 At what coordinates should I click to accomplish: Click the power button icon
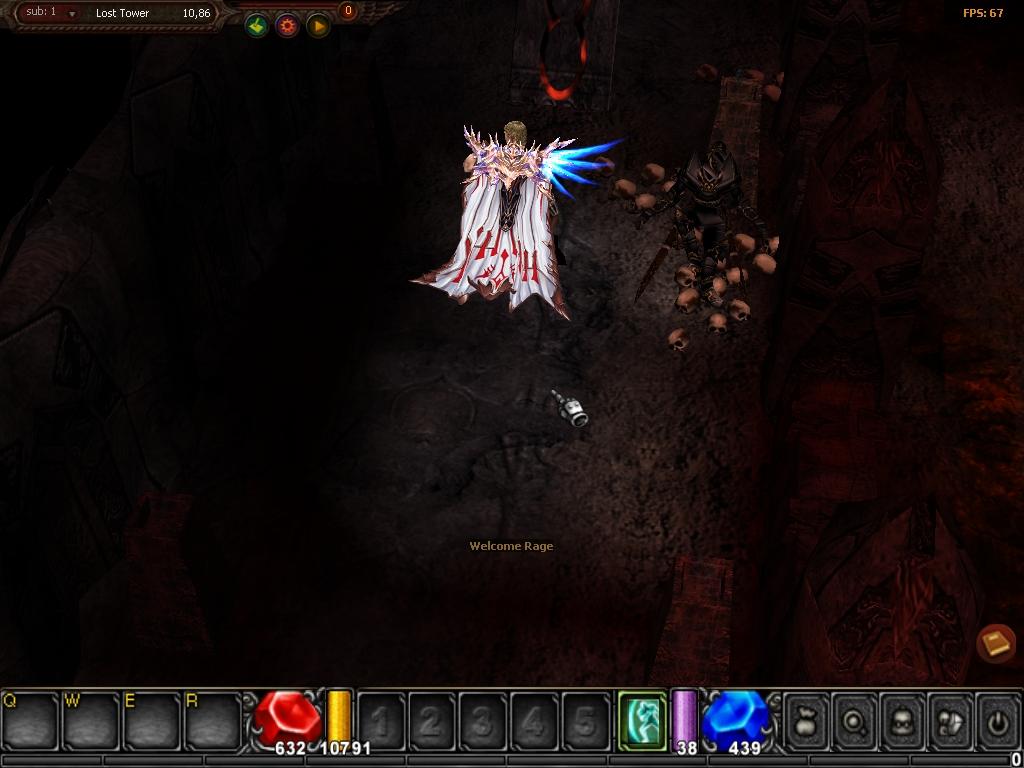(x=999, y=721)
